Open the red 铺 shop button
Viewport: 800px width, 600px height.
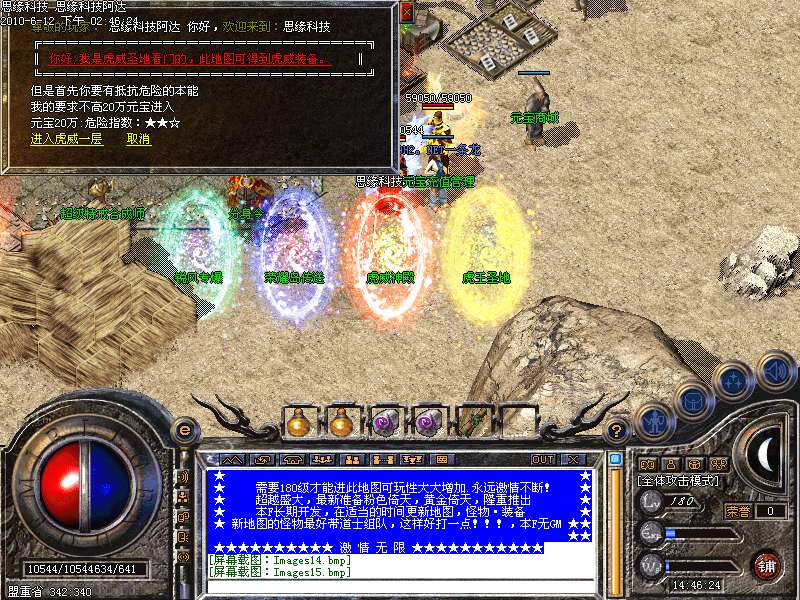tap(768, 565)
